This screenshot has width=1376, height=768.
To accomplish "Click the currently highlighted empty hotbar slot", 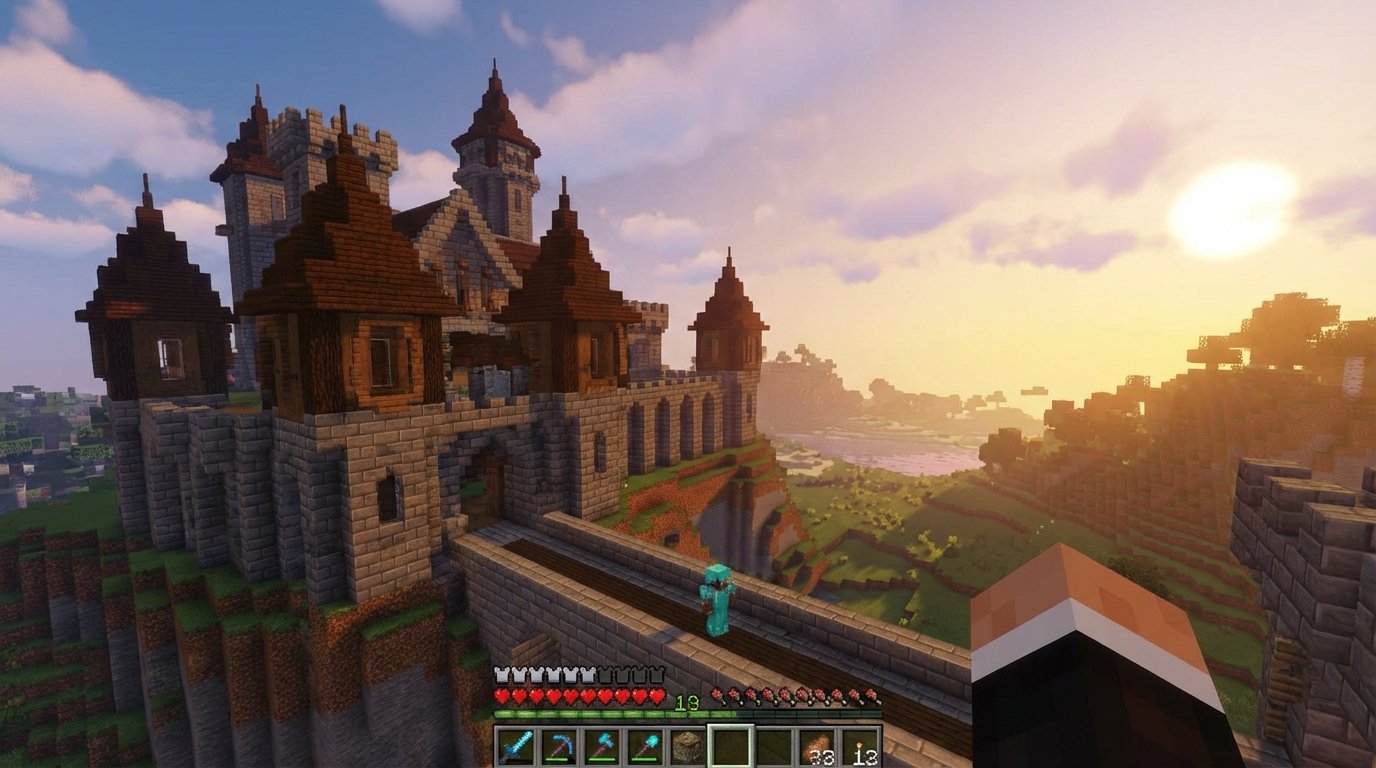I will click(x=731, y=746).
